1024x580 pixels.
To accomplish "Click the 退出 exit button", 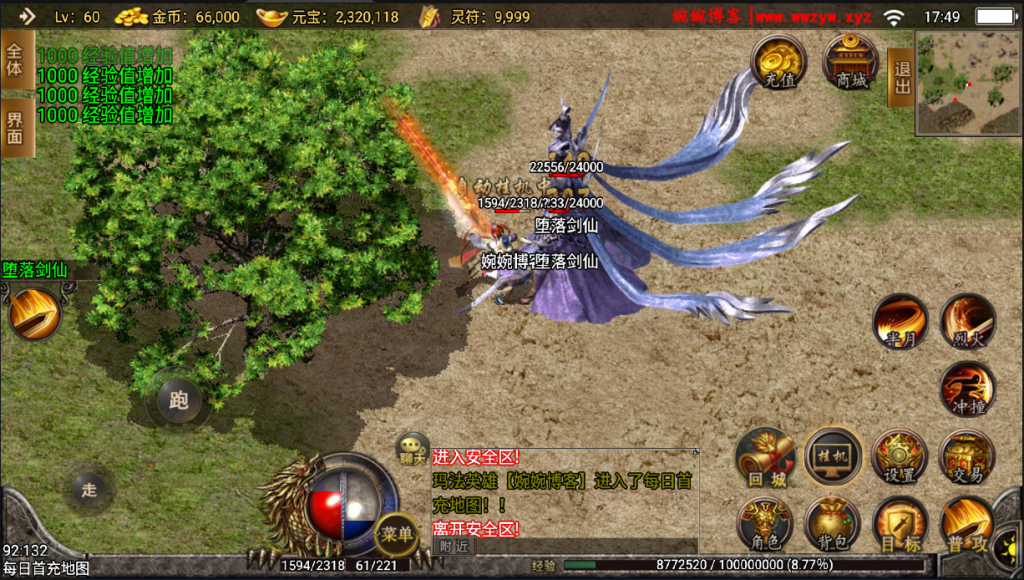I will click(x=900, y=77).
